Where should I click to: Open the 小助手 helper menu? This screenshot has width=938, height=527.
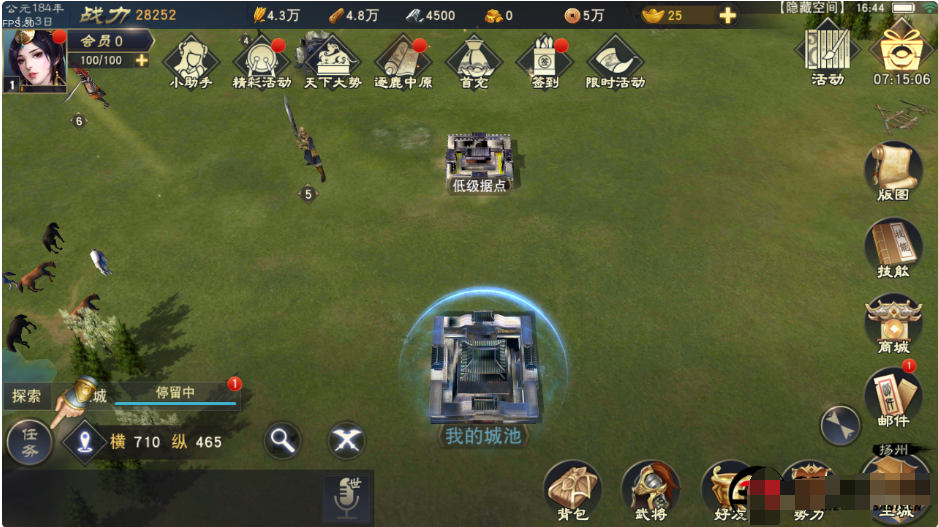(191, 60)
